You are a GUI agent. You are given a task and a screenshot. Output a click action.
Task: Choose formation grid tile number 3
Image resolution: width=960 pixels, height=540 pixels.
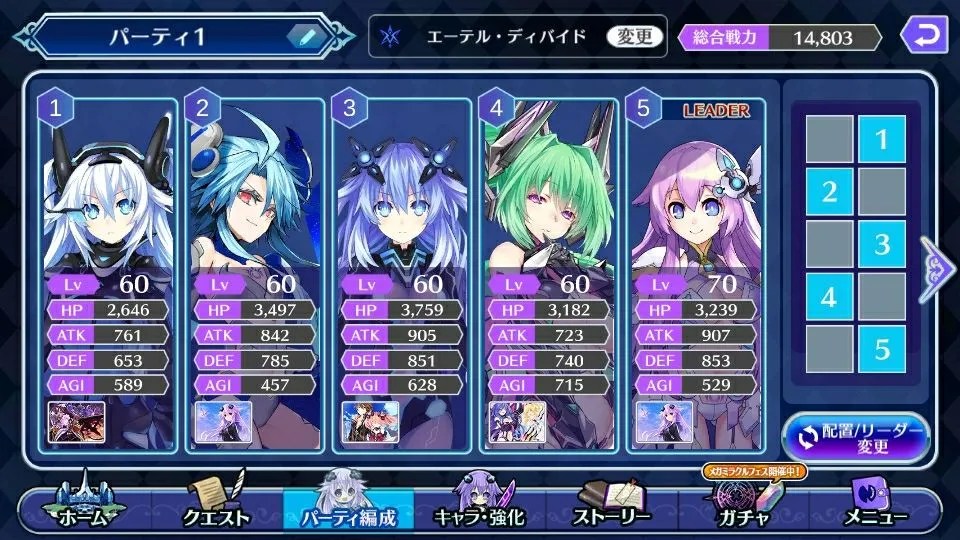[881, 244]
